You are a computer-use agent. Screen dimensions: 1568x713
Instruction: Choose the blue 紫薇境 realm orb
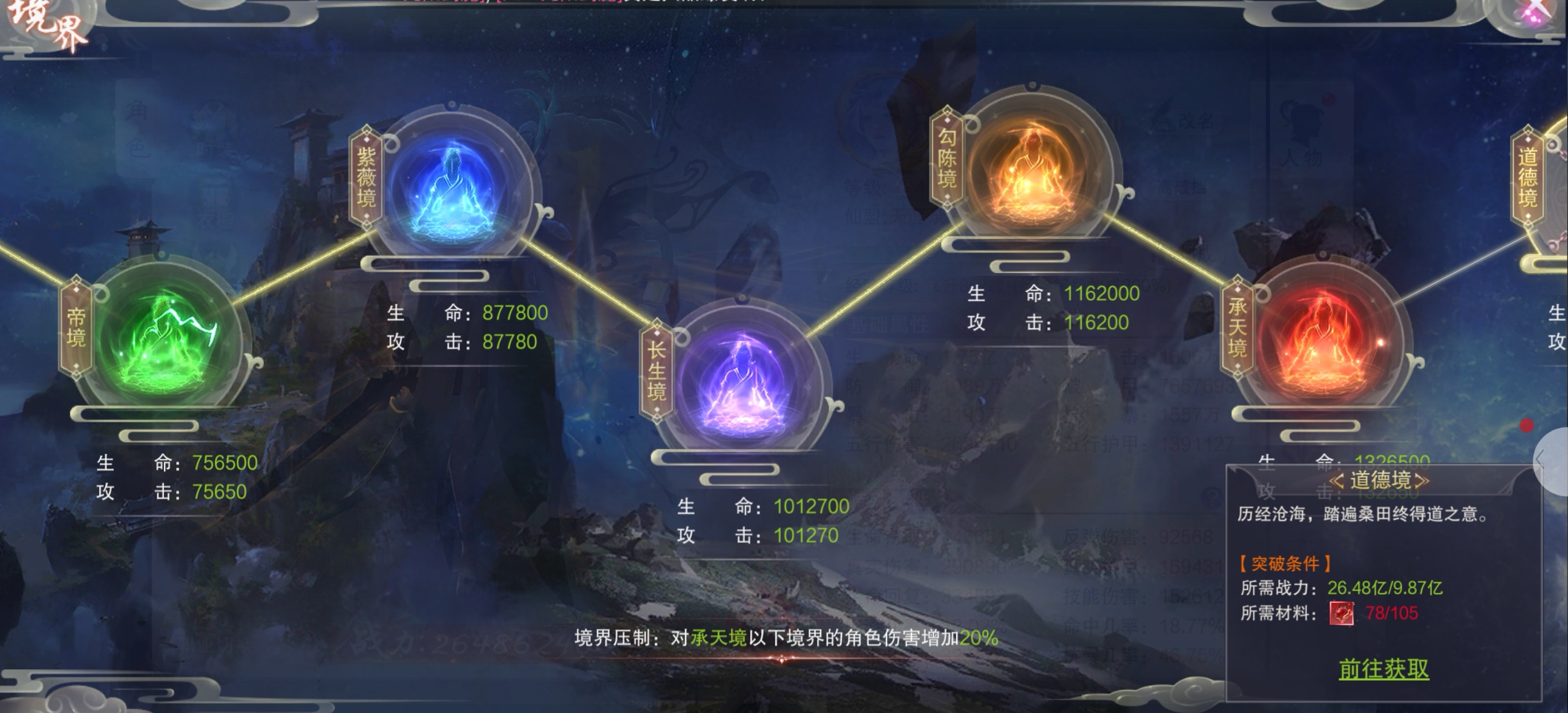tap(453, 185)
